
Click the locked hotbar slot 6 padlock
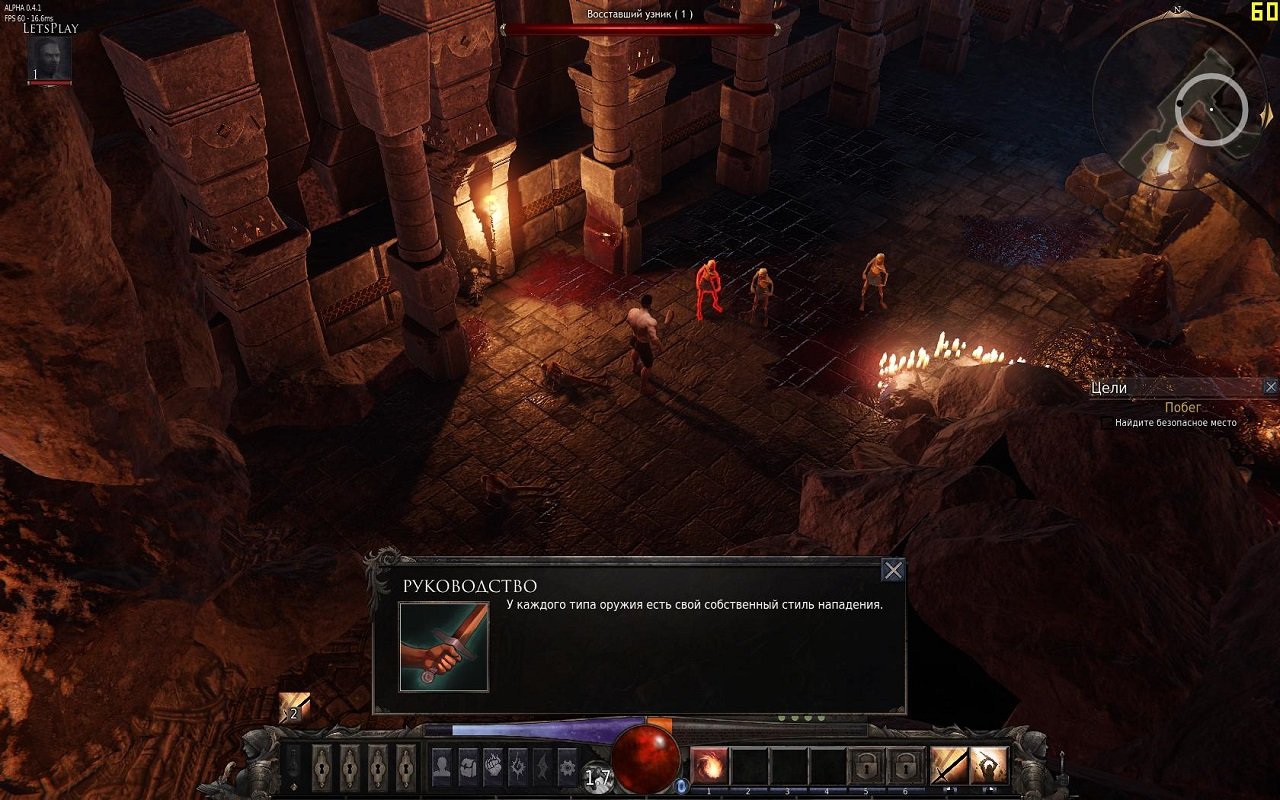[x=906, y=764]
